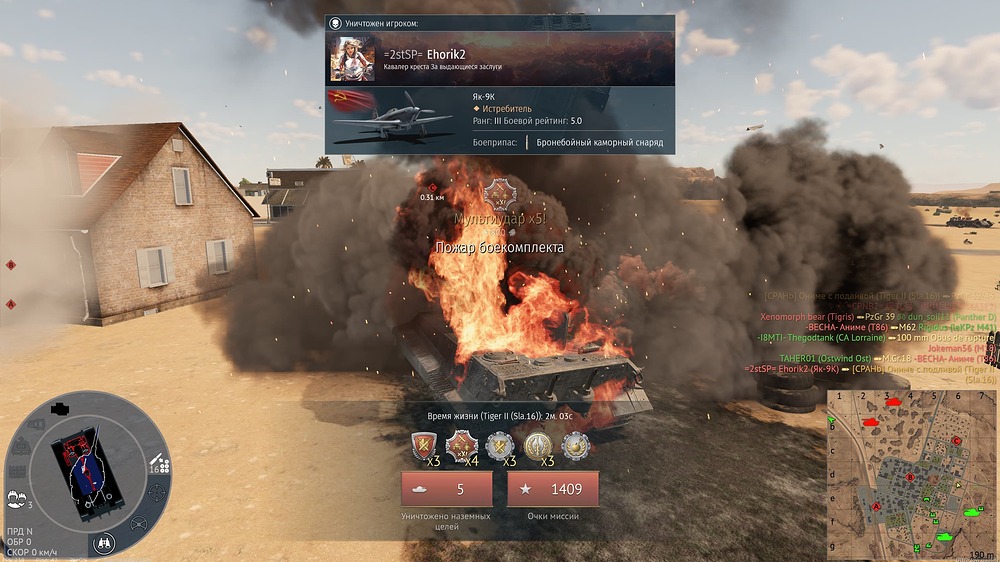Select the Multi-strike x4 cross medal
The height and width of the screenshot is (562, 1000).
(x=463, y=445)
